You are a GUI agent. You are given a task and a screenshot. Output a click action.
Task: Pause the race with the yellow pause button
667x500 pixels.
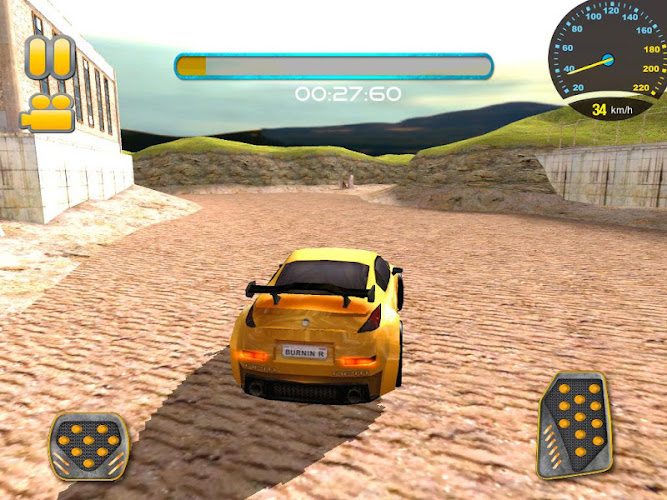click(49, 57)
